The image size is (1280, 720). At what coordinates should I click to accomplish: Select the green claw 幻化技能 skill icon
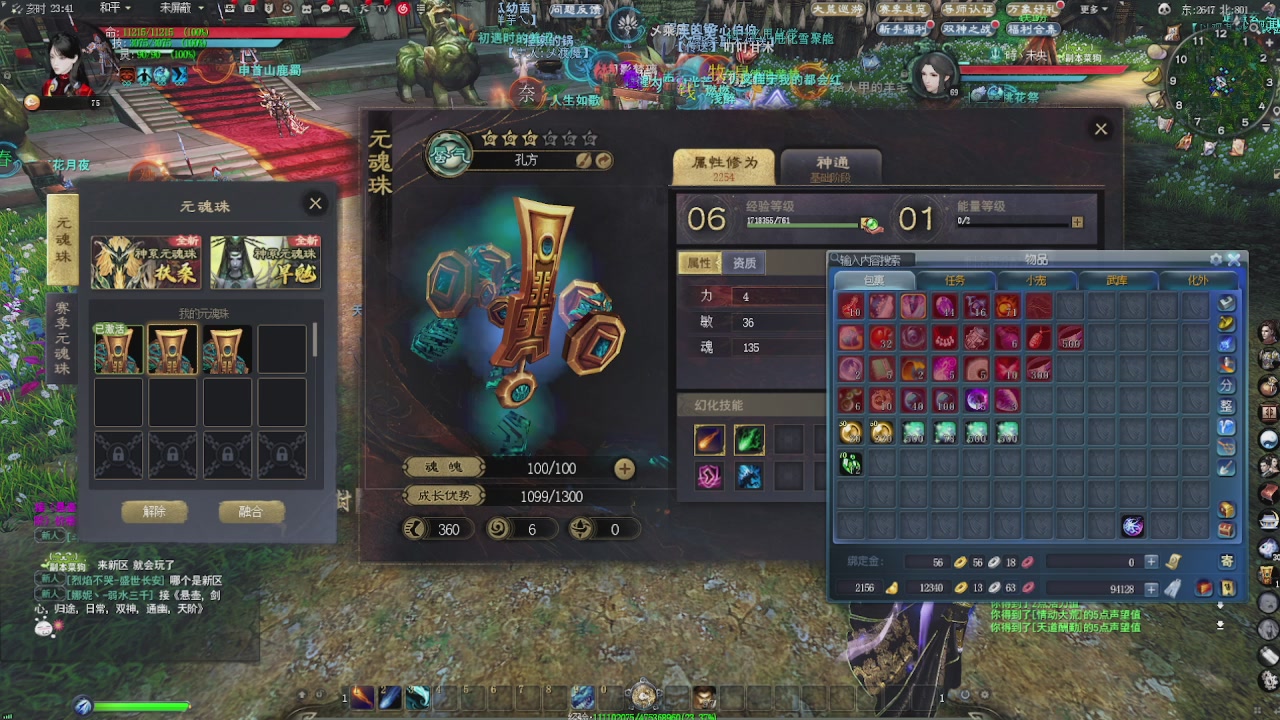[749, 440]
